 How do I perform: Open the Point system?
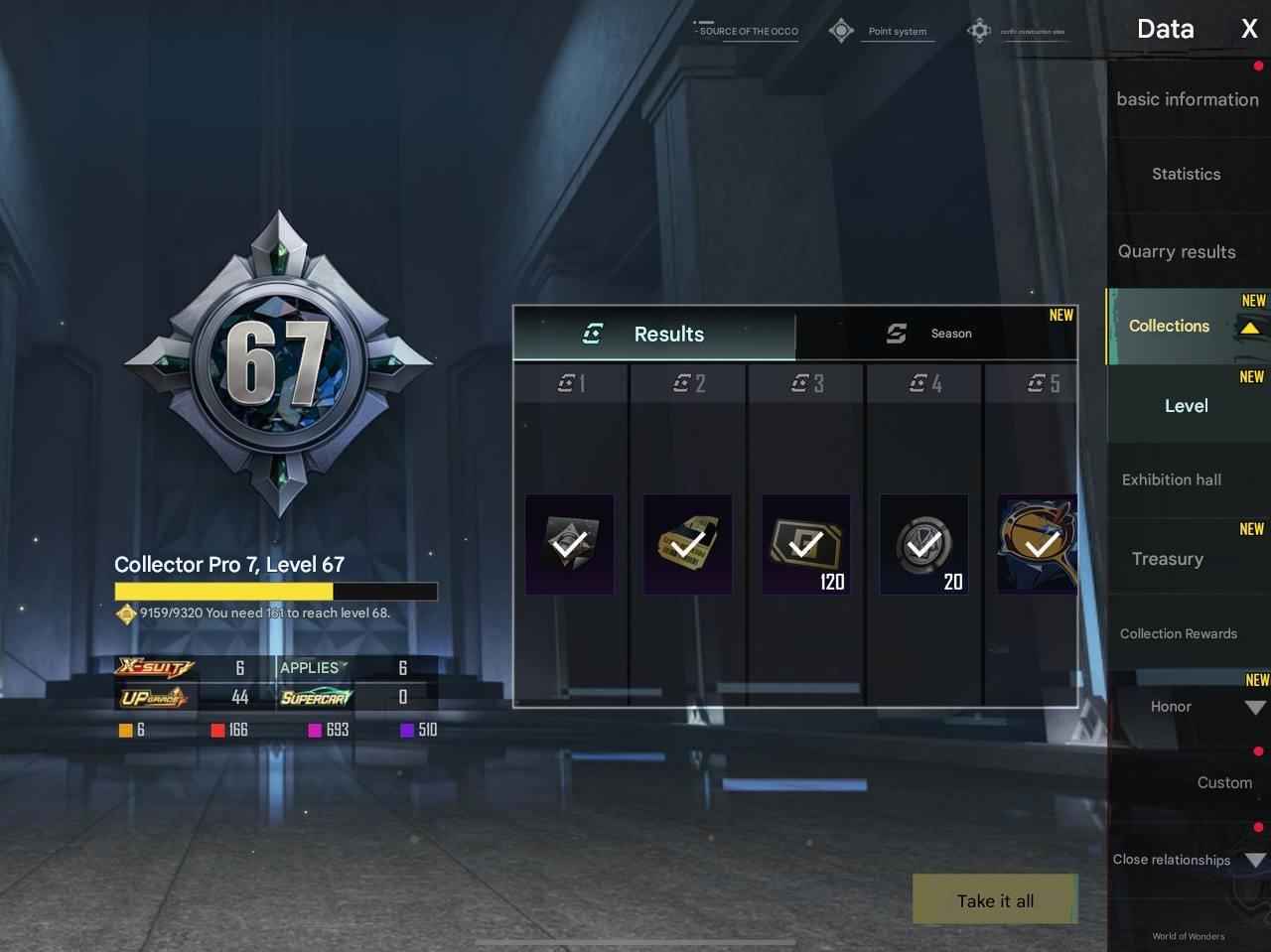(897, 31)
